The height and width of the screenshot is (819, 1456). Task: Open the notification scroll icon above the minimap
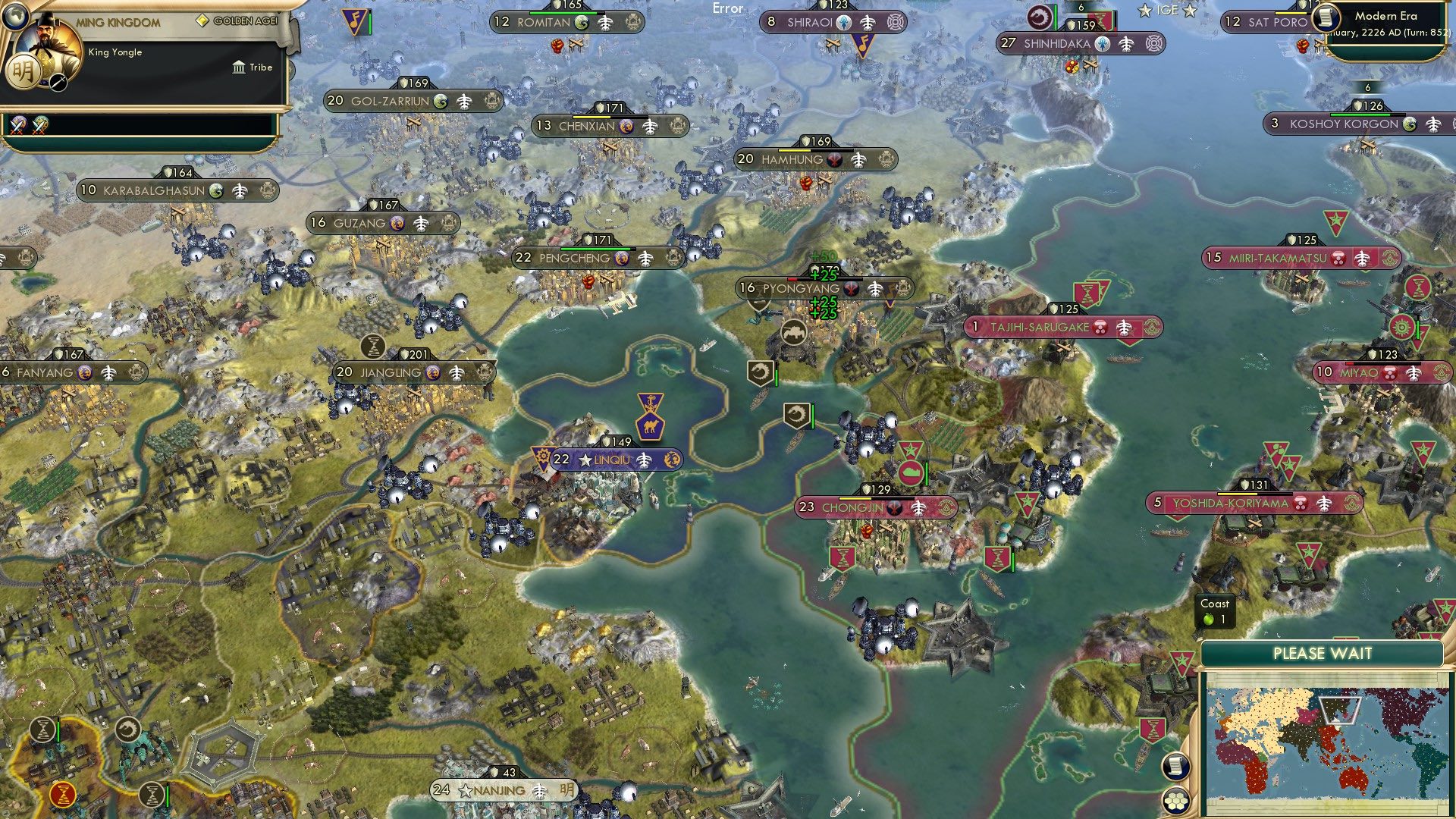1176,767
